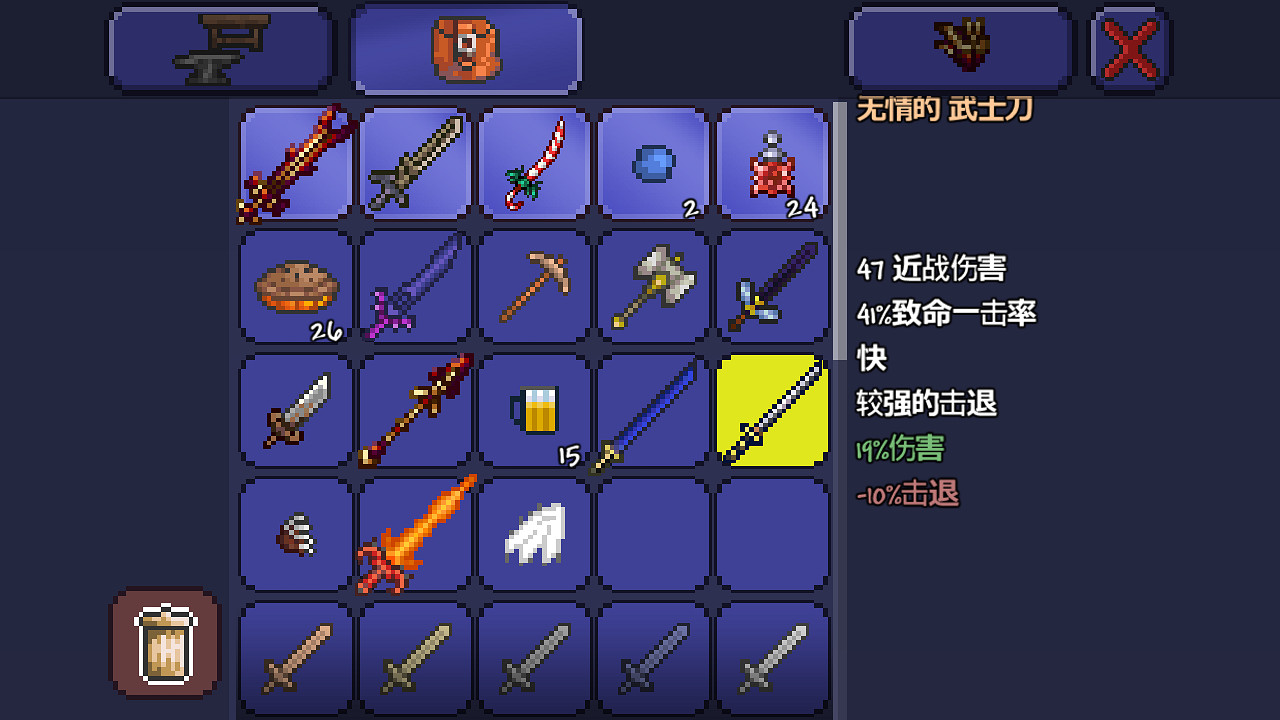Select the red banner stack of 24
Viewport: 1280px width, 720px height.
772,164
